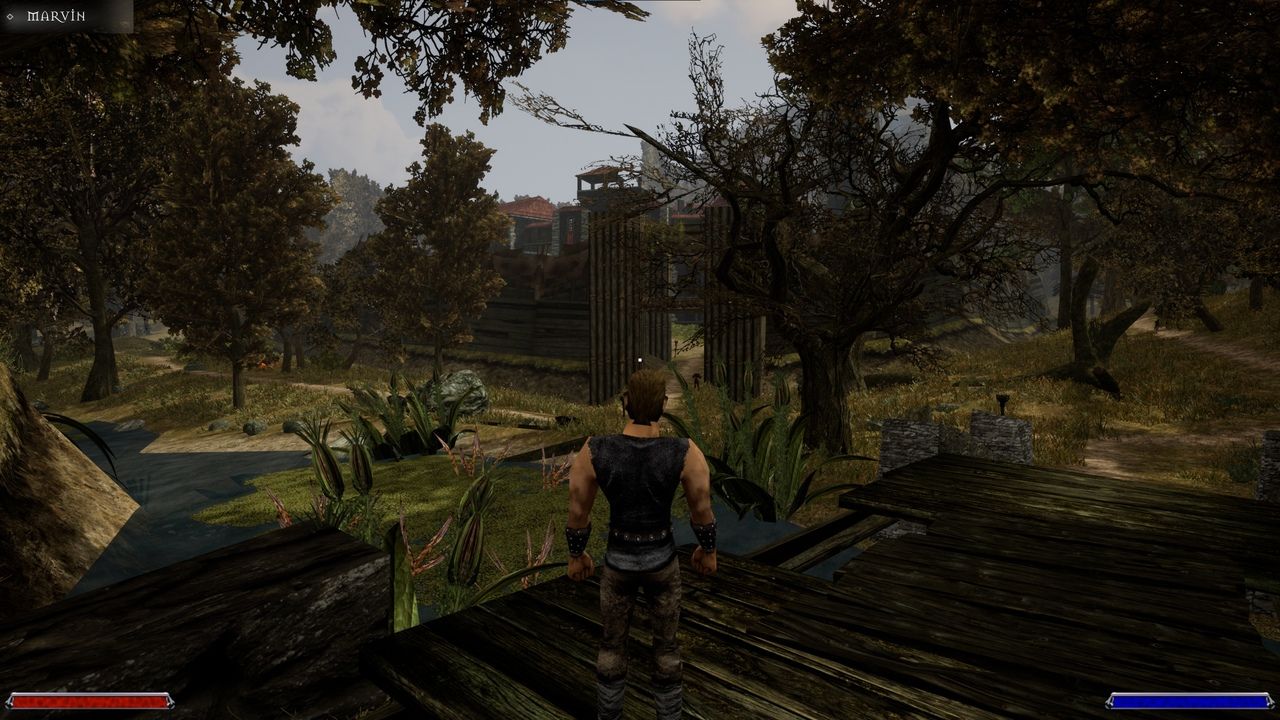Click the left end cap of the health bar

point(12,701)
